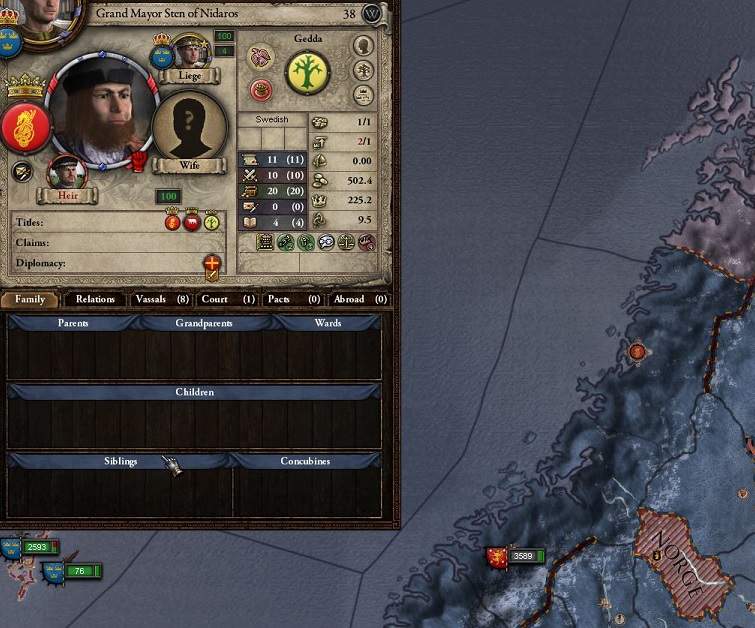Switch to the Relations tab
The height and width of the screenshot is (628, 755).
pyautogui.click(x=96, y=299)
